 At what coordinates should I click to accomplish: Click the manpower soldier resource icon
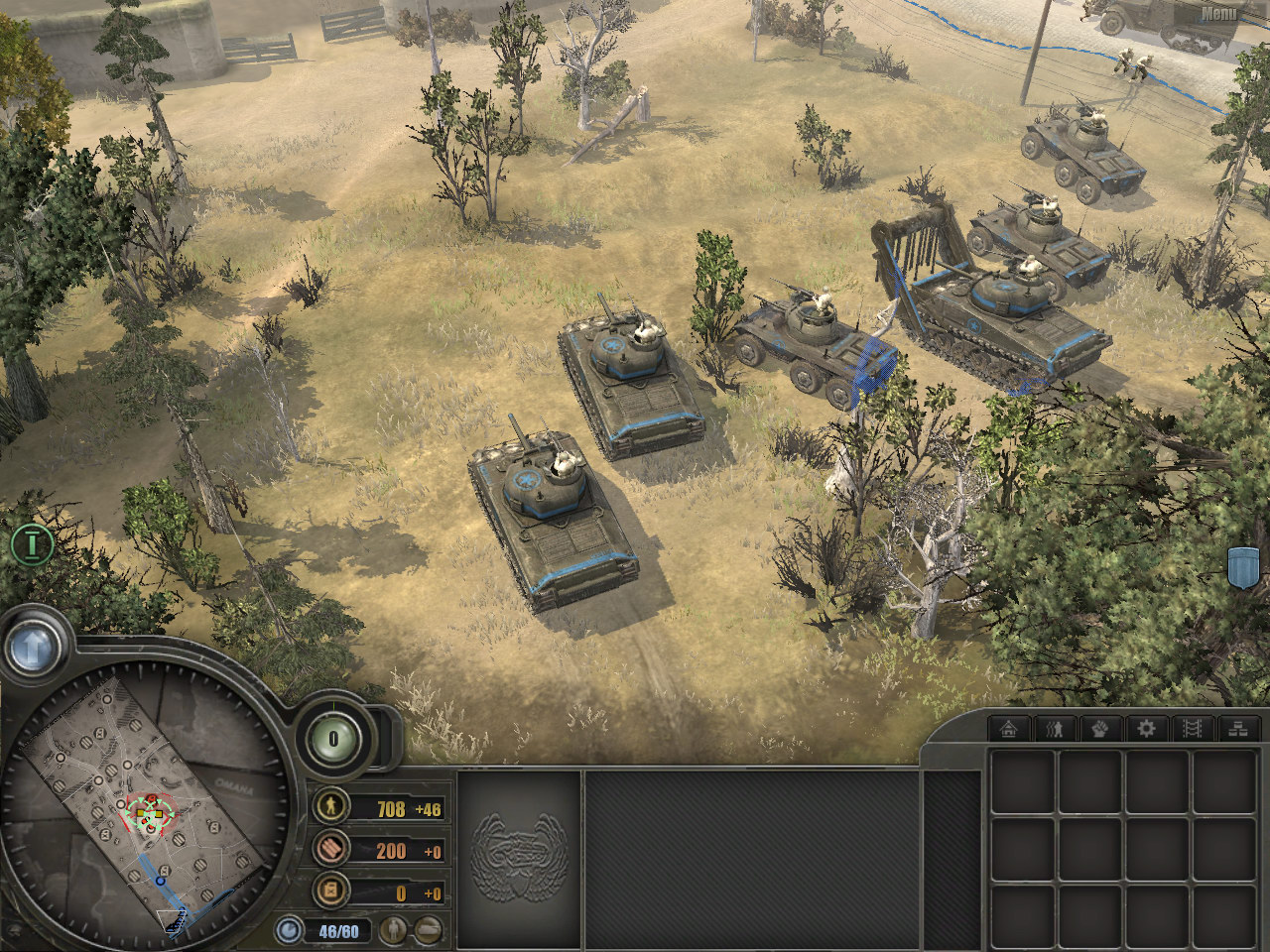[330, 806]
